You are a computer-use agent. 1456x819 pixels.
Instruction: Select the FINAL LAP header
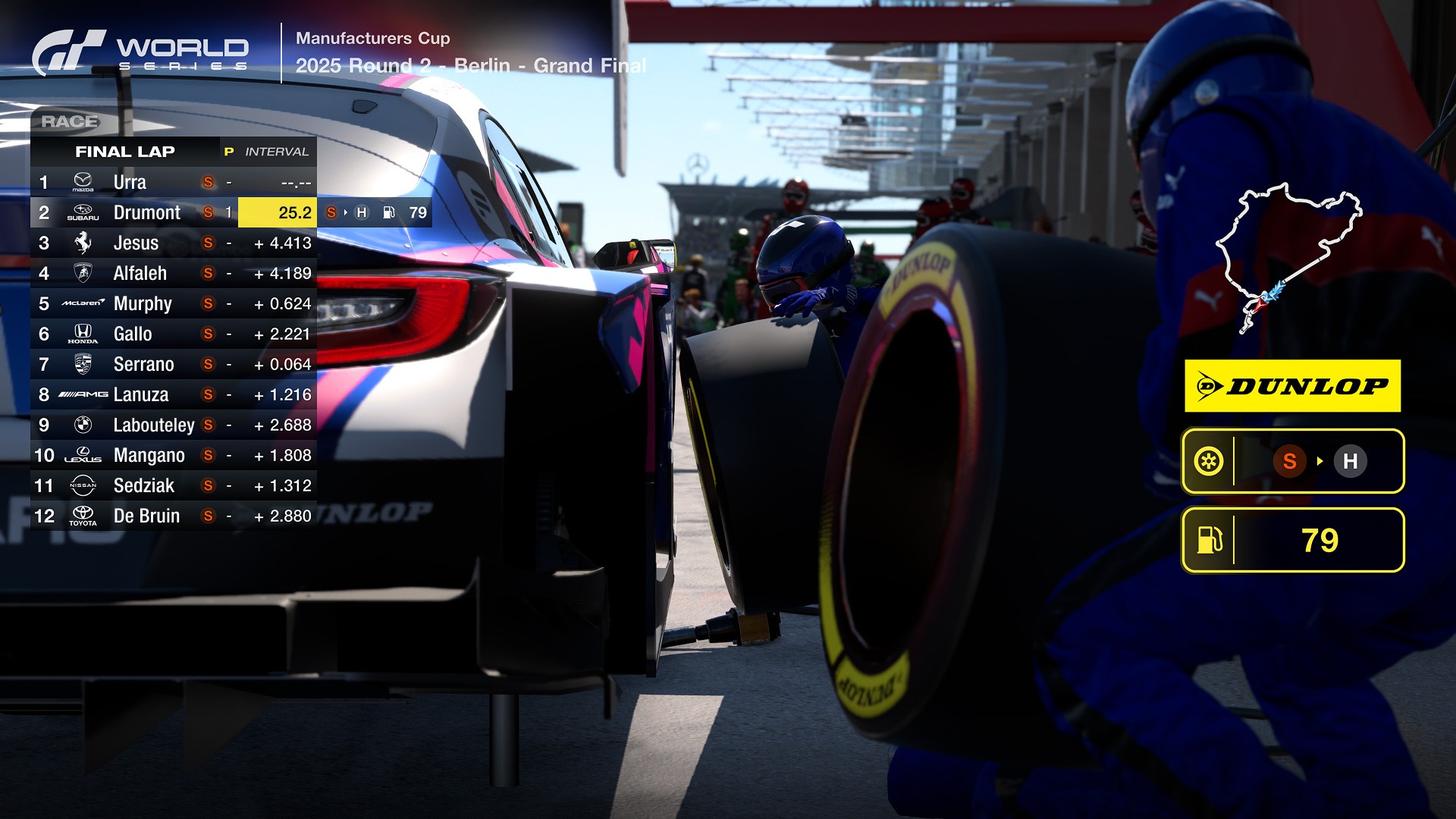124,151
